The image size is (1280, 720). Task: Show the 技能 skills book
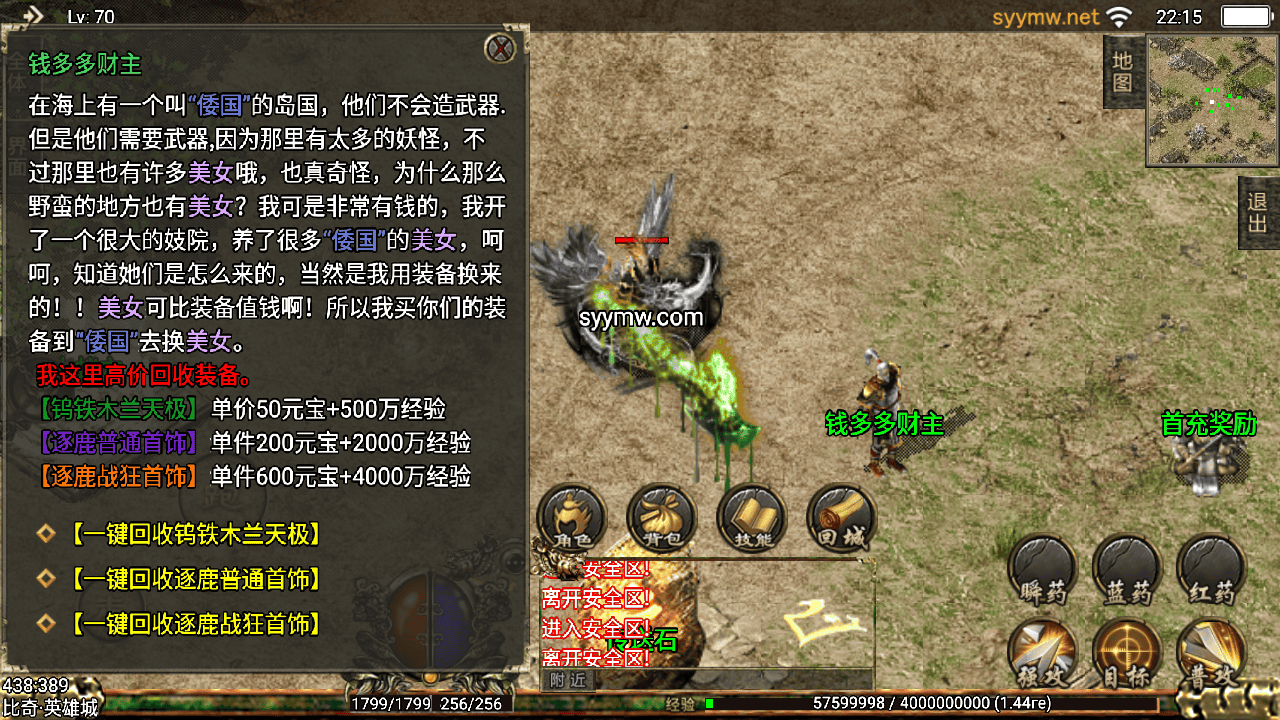(x=751, y=519)
